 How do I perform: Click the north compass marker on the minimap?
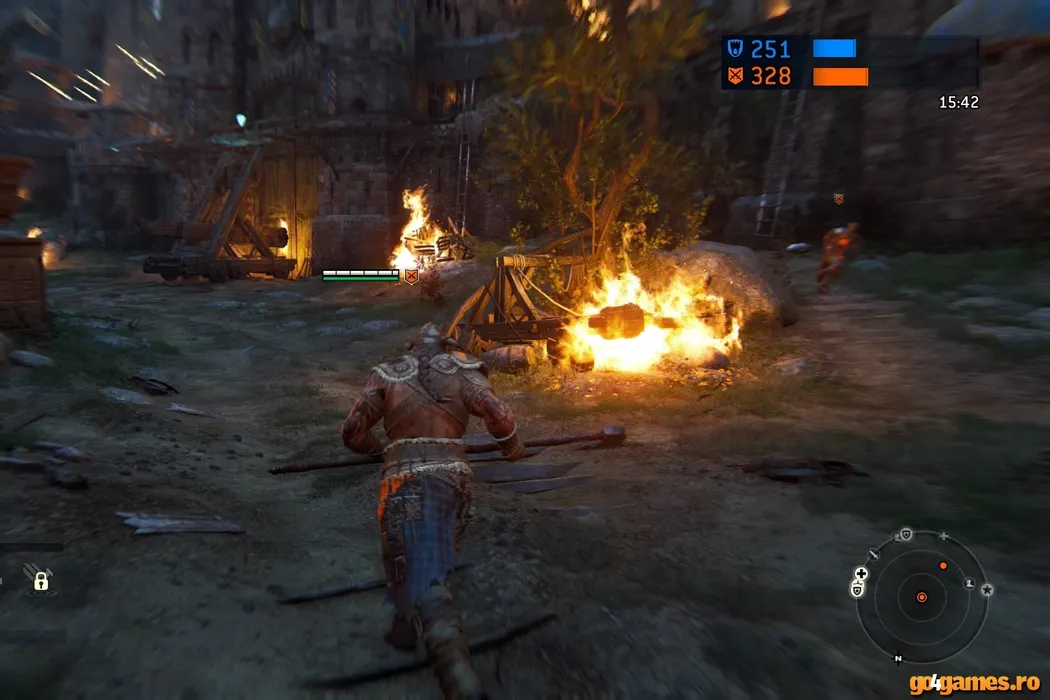click(x=898, y=658)
